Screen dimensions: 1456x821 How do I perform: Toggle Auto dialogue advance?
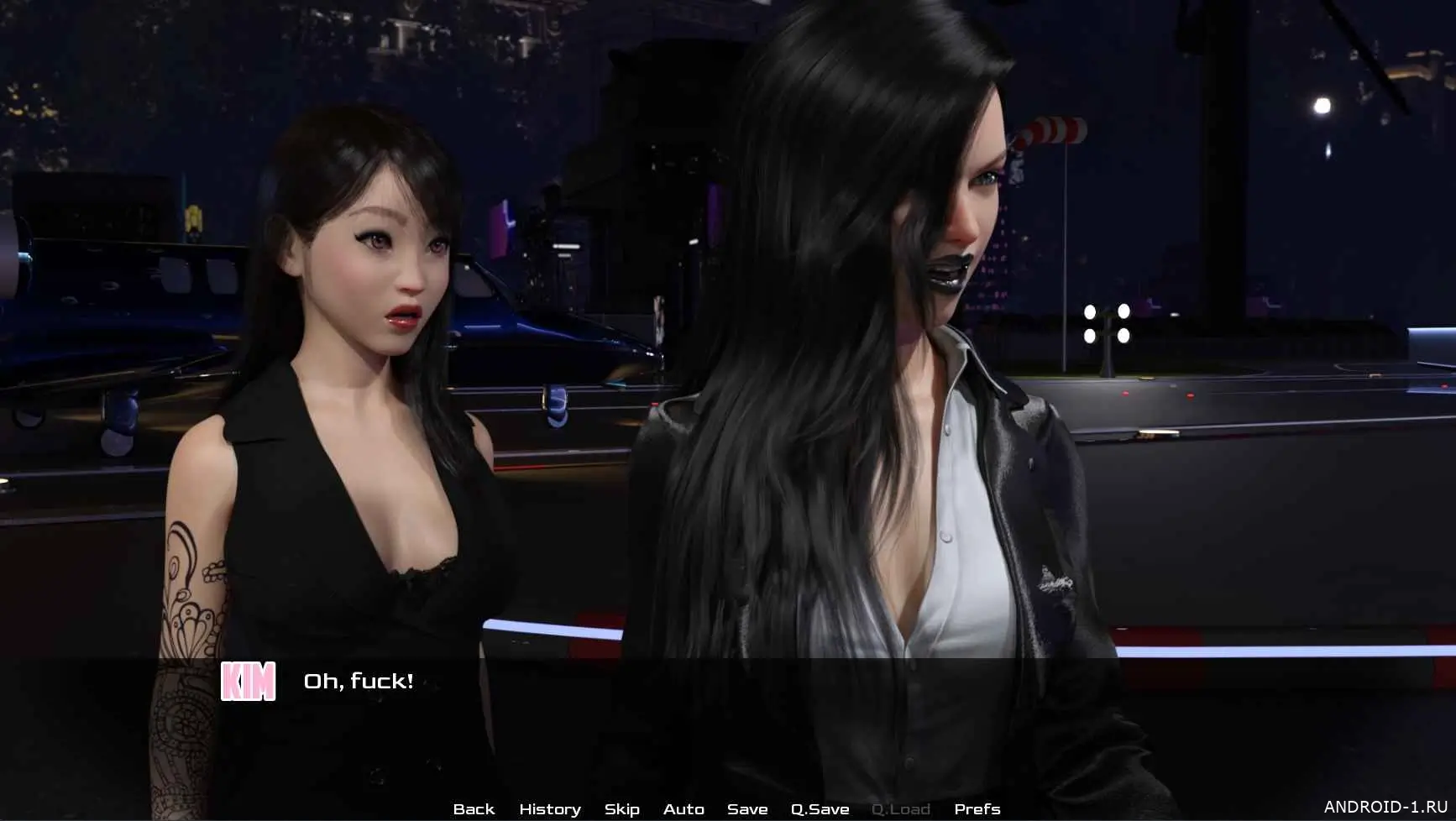(x=683, y=808)
